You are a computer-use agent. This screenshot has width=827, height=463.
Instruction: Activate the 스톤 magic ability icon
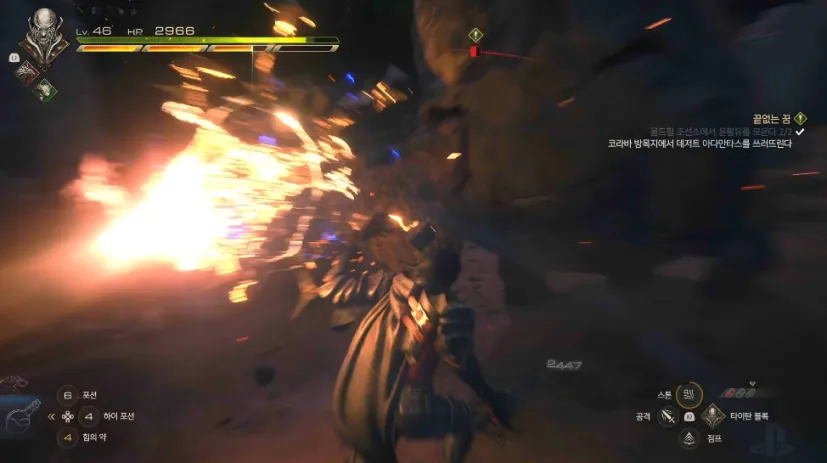tap(688, 394)
